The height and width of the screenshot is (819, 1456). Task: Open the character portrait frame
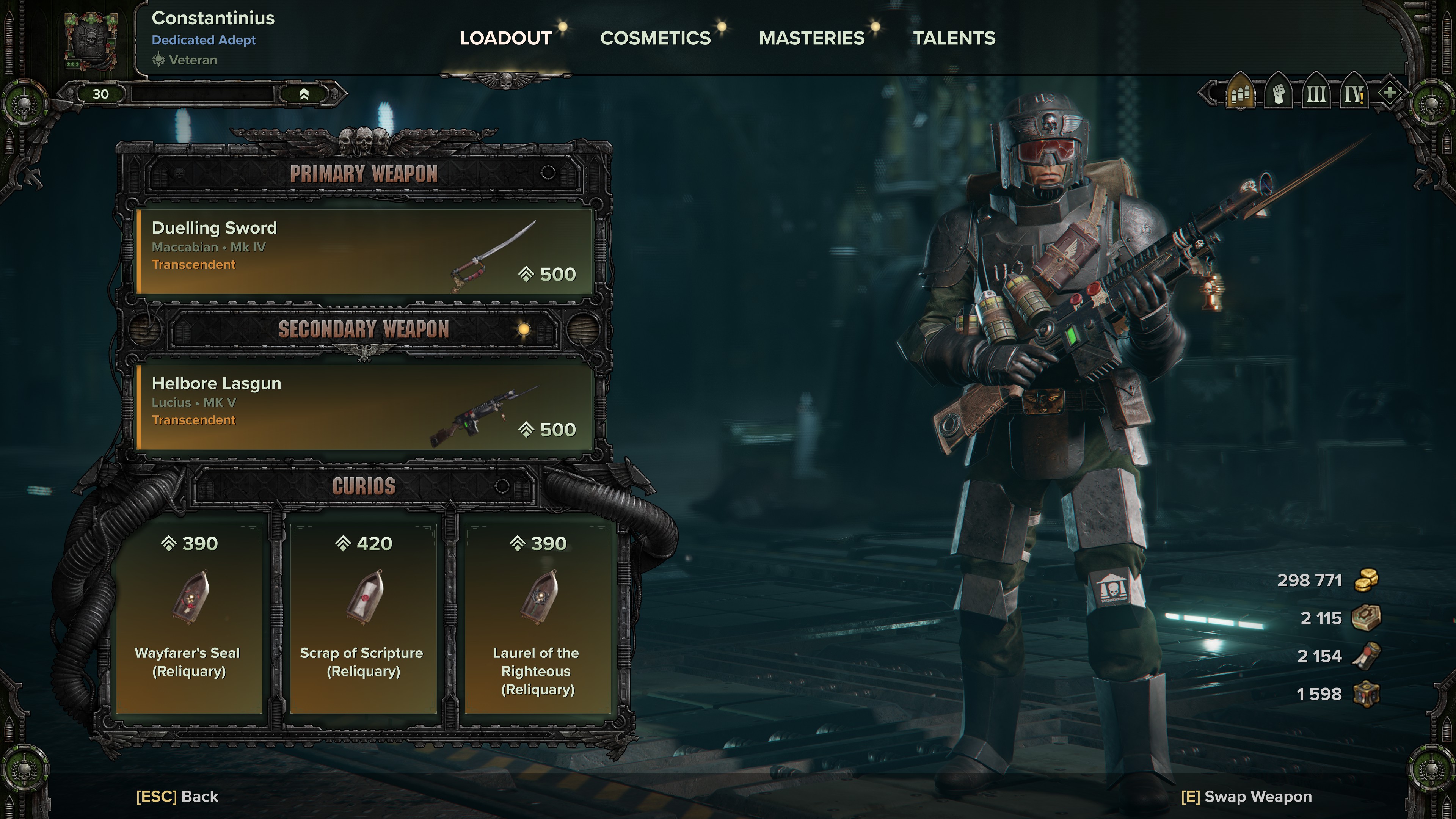tap(91, 41)
